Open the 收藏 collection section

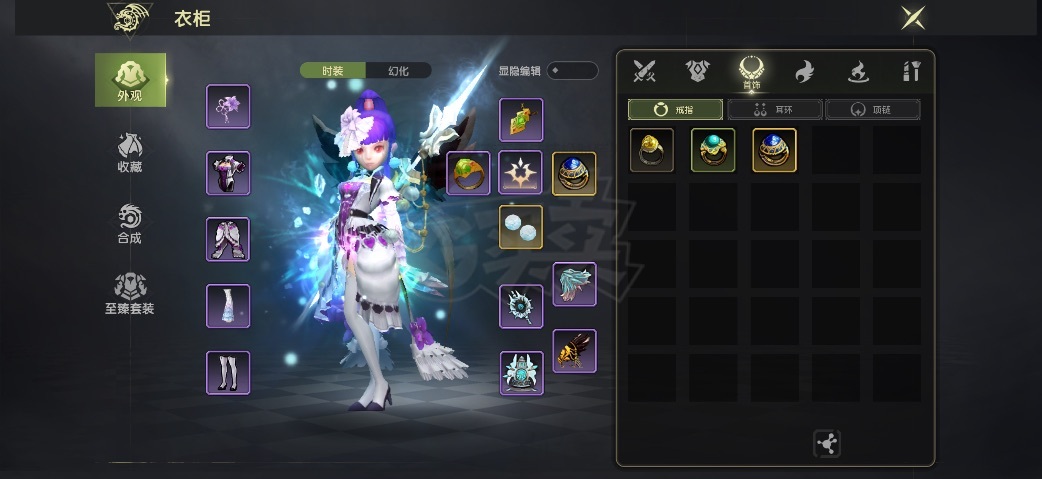click(x=130, y=153)
